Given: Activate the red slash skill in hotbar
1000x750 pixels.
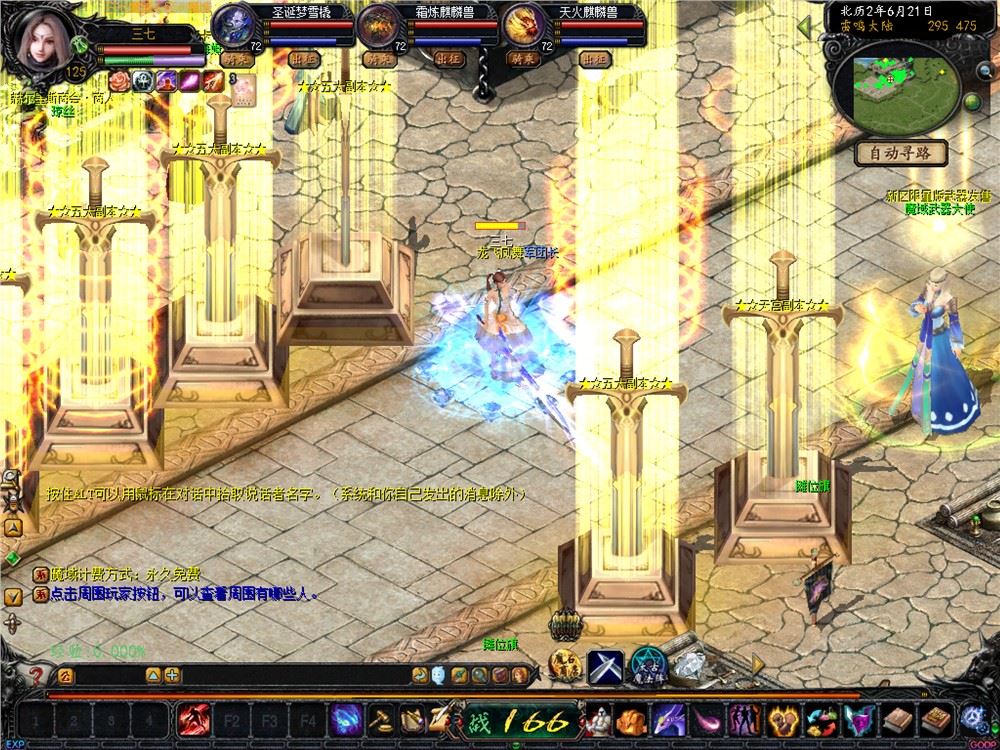Looking at the screenshot, I should coord(193,720).
